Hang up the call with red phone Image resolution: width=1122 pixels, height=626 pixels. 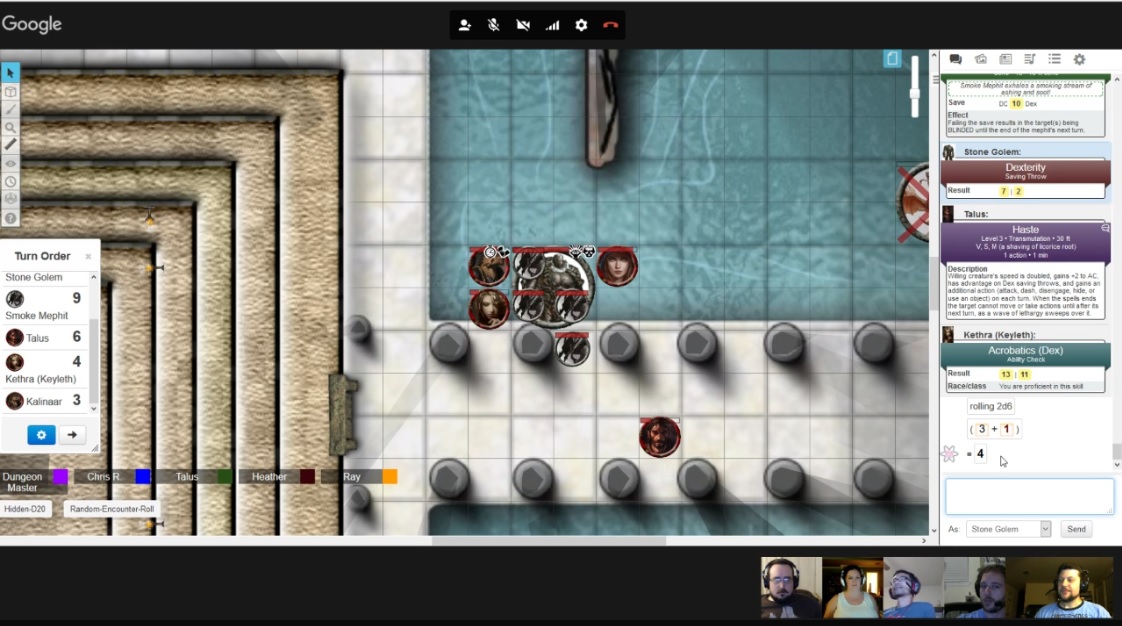click(610, 25)
